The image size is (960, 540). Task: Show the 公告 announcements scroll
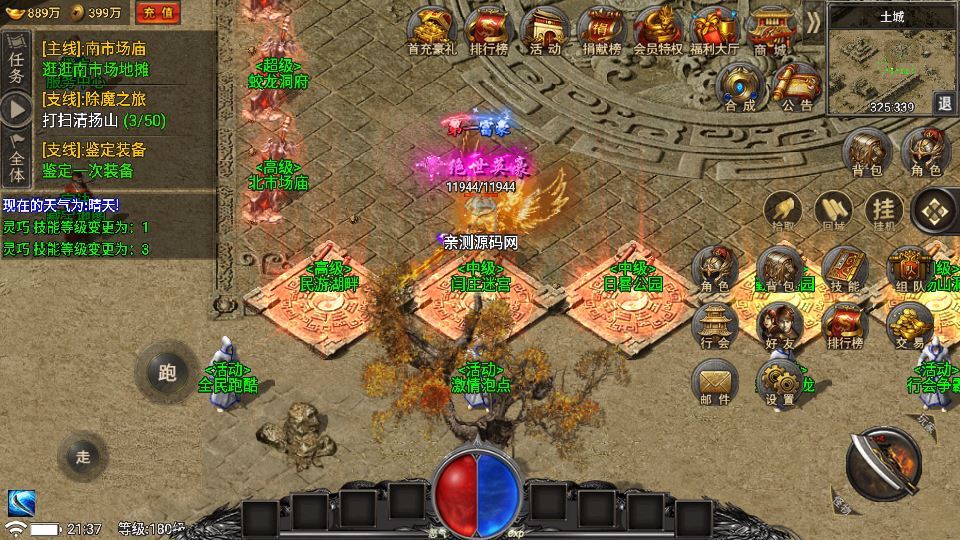point(797,87)
